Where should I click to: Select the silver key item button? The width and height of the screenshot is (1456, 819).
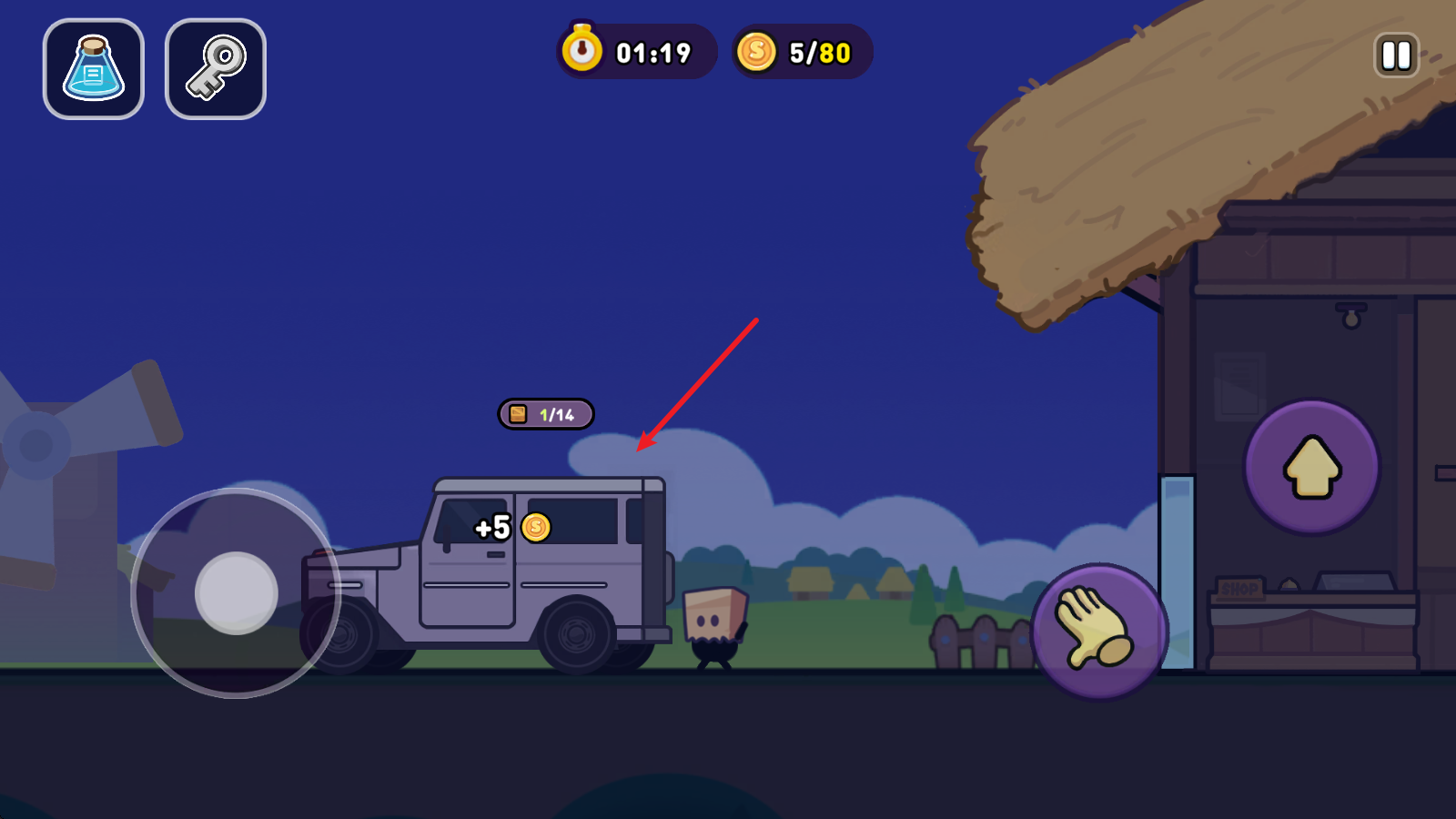(216, 69)
